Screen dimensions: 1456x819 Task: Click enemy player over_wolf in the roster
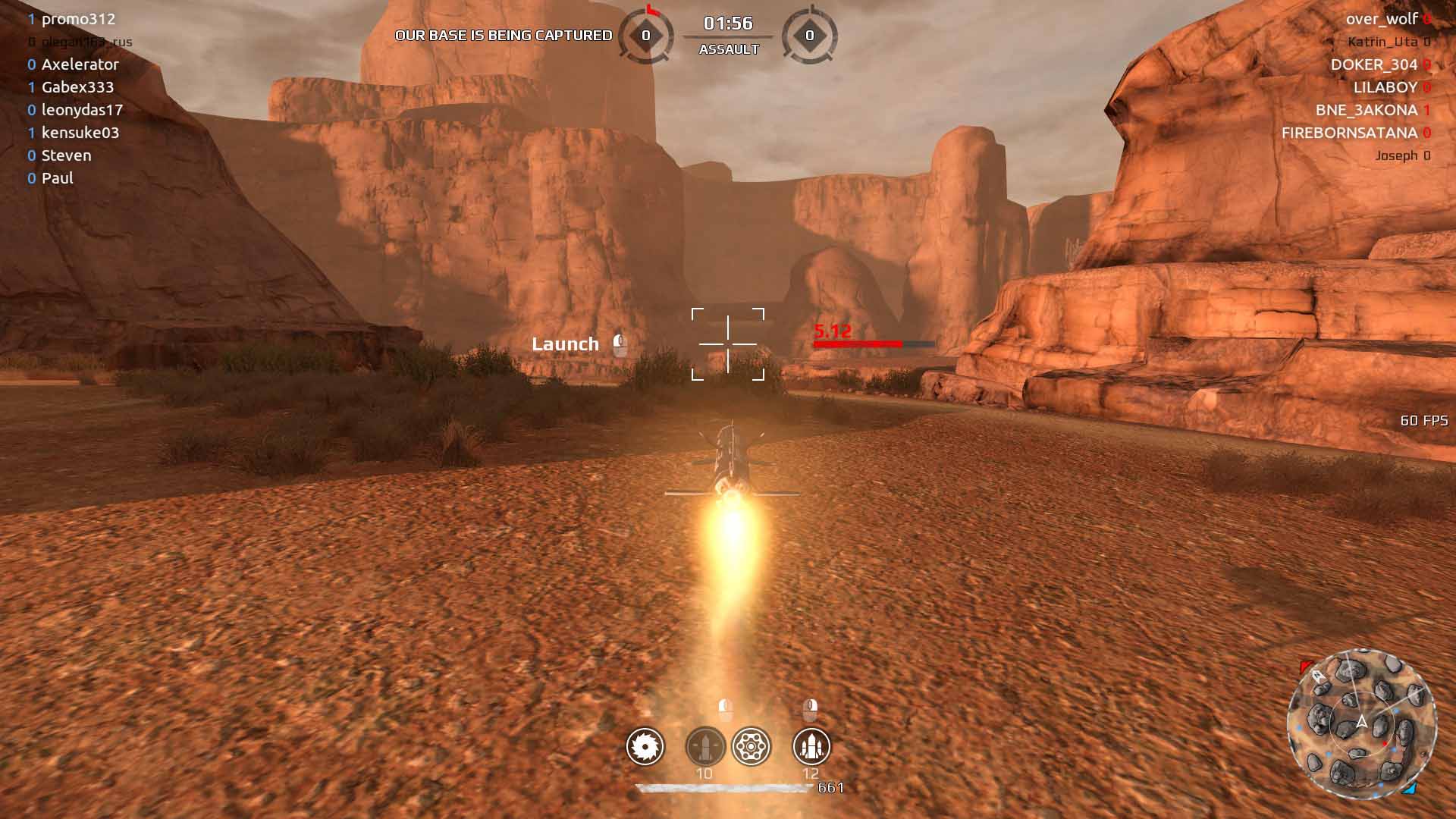pos(1382,19)
